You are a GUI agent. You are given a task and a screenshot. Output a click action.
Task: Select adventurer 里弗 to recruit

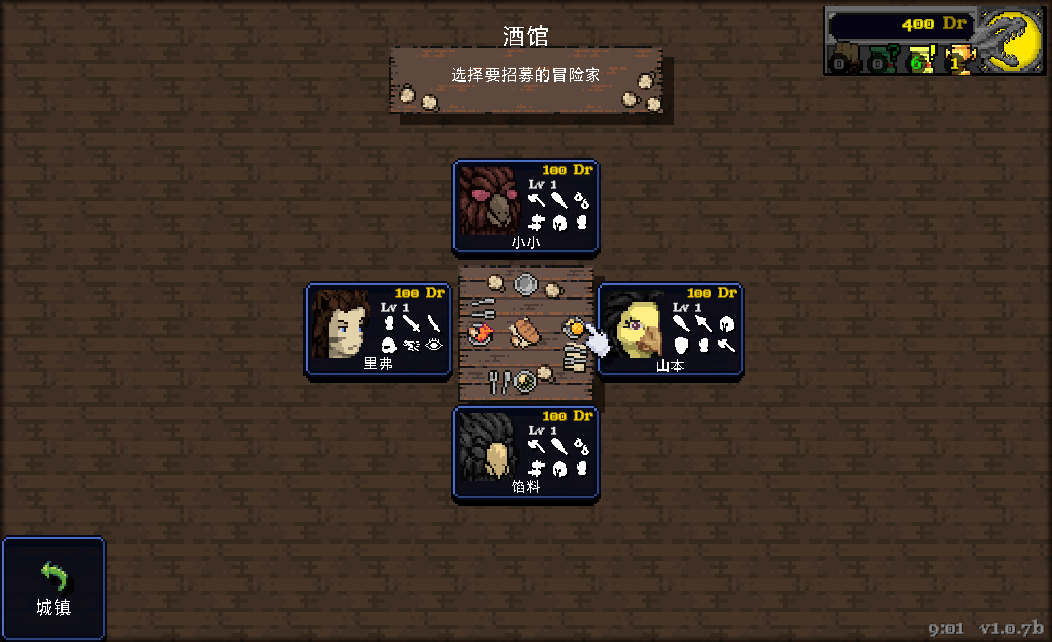(x=378, y=329)
